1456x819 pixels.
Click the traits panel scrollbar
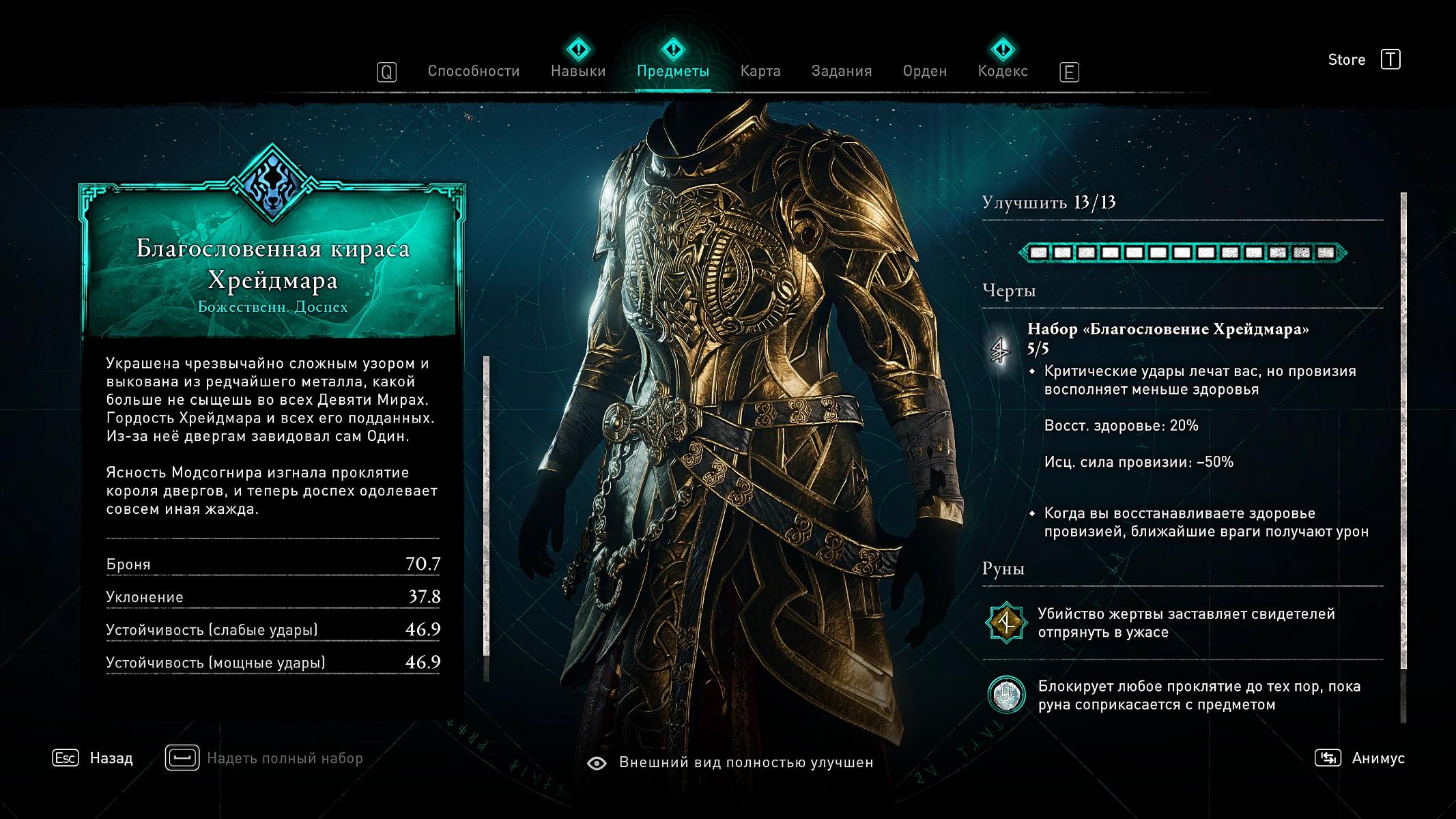pyautogui.click(x=1403, y=430)
